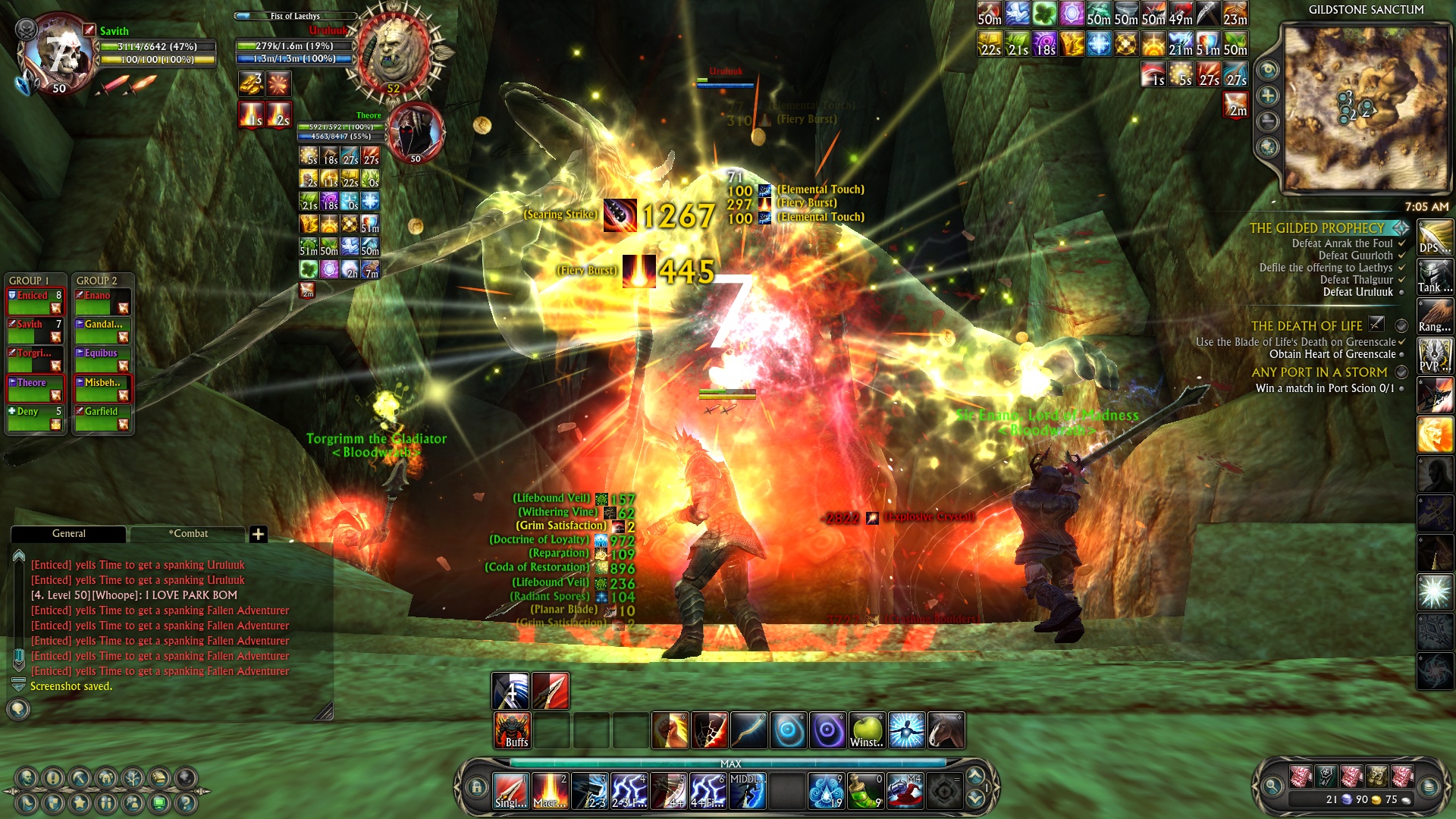Trigger the Singl... macro in slot 1
The height and width of the screenshot is (819, 1456).
[511, 791]
